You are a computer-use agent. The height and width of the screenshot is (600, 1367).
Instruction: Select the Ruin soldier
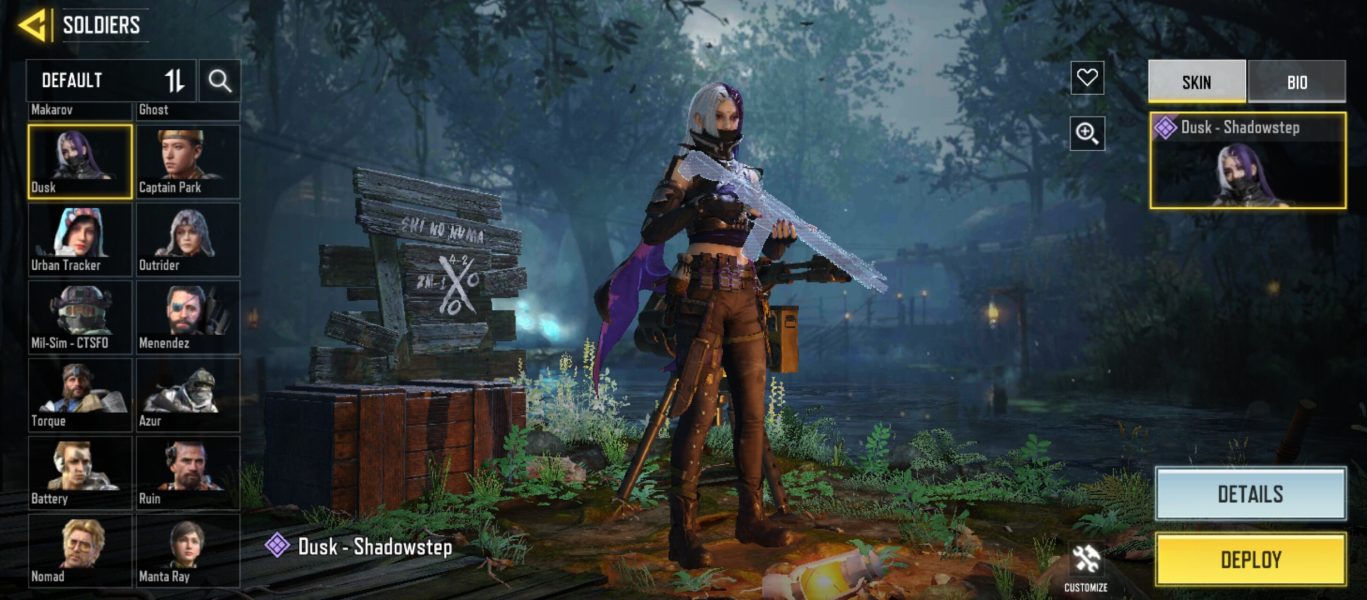tap(188, 473)
